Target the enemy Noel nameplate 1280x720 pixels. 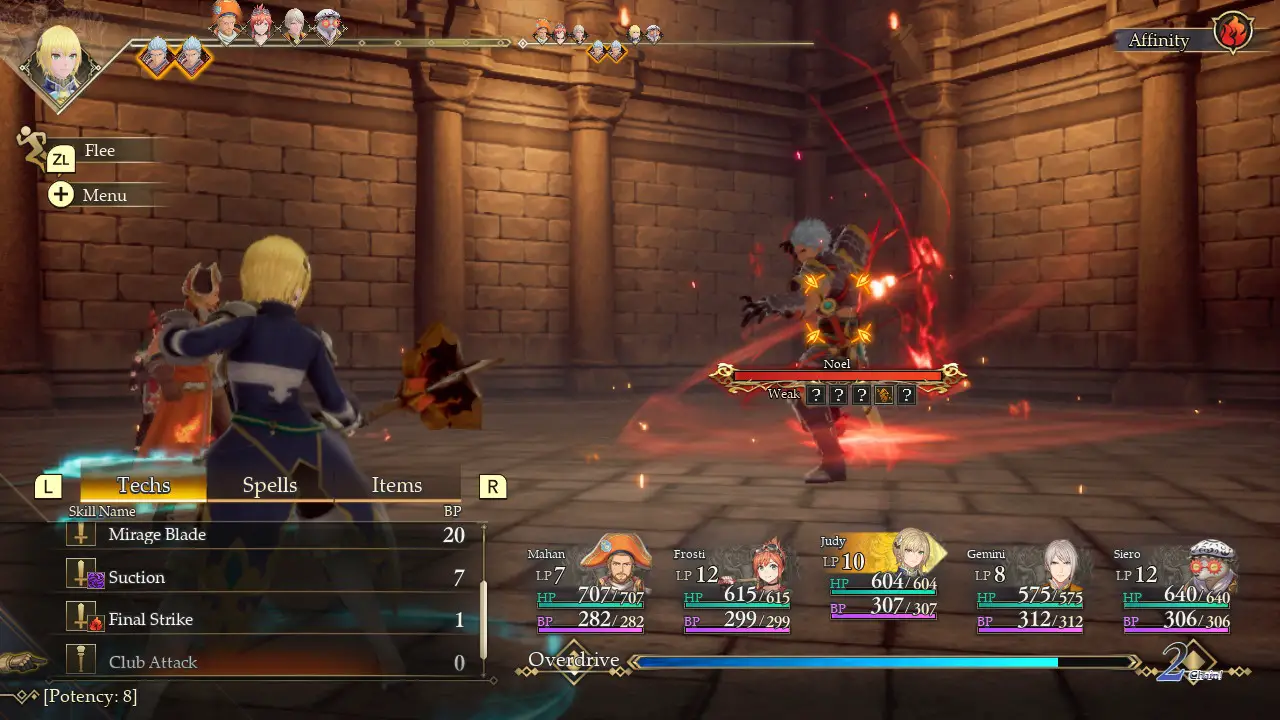click(x=837, y=365)
